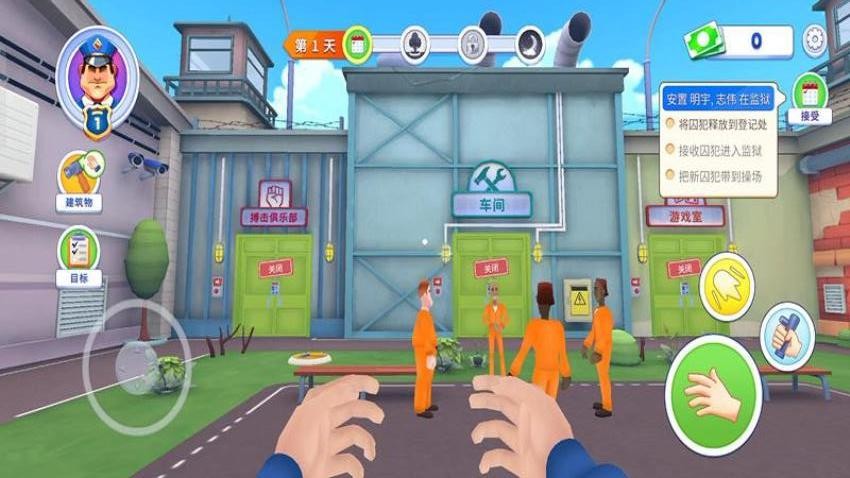Tap the 接受 accept calendar button
Viewport: 850px width, 478px height.
pyautogui.click(x=809, y=99)
